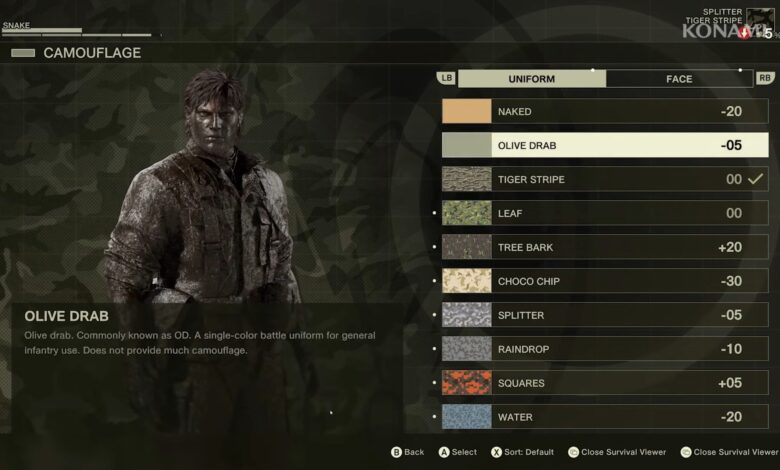Screen dimensions: 780x470
Task: Choose the Tree Bark camouflage
Action: pyautogui.click(x=605, y=248)
